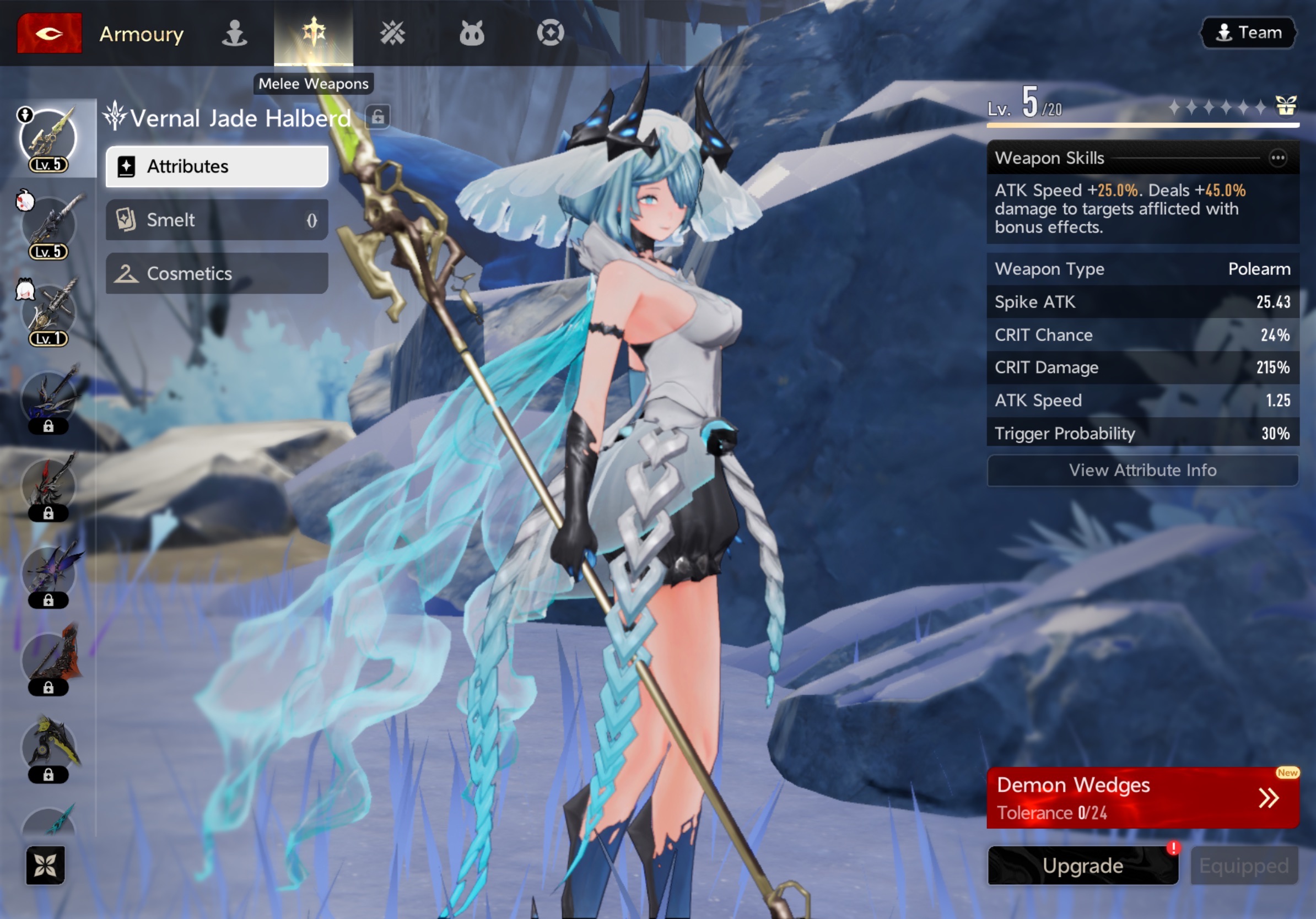Select the second Lv. 5 weapon thumbnail
The image size is (1316, 919).
tap(48, 226)
